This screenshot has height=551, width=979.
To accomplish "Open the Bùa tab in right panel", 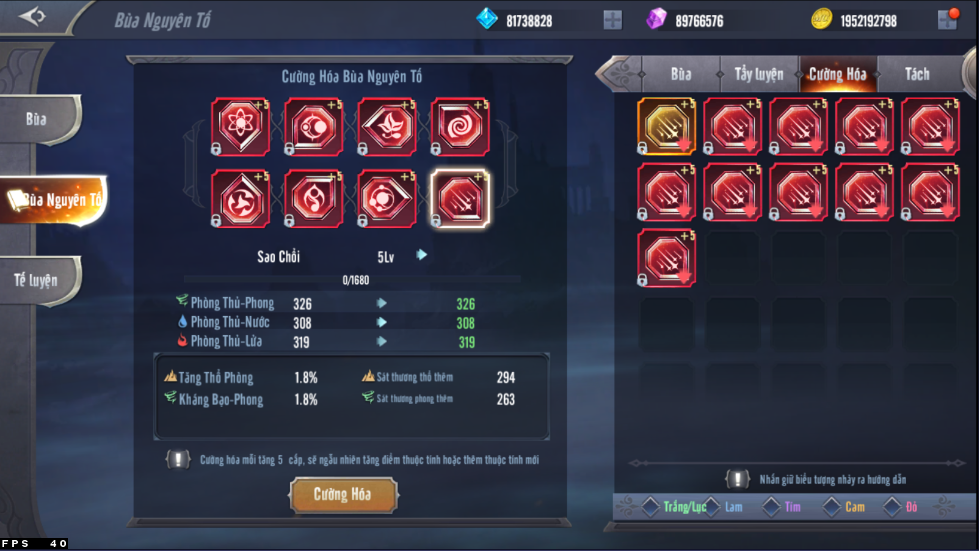I will point(681,74).
